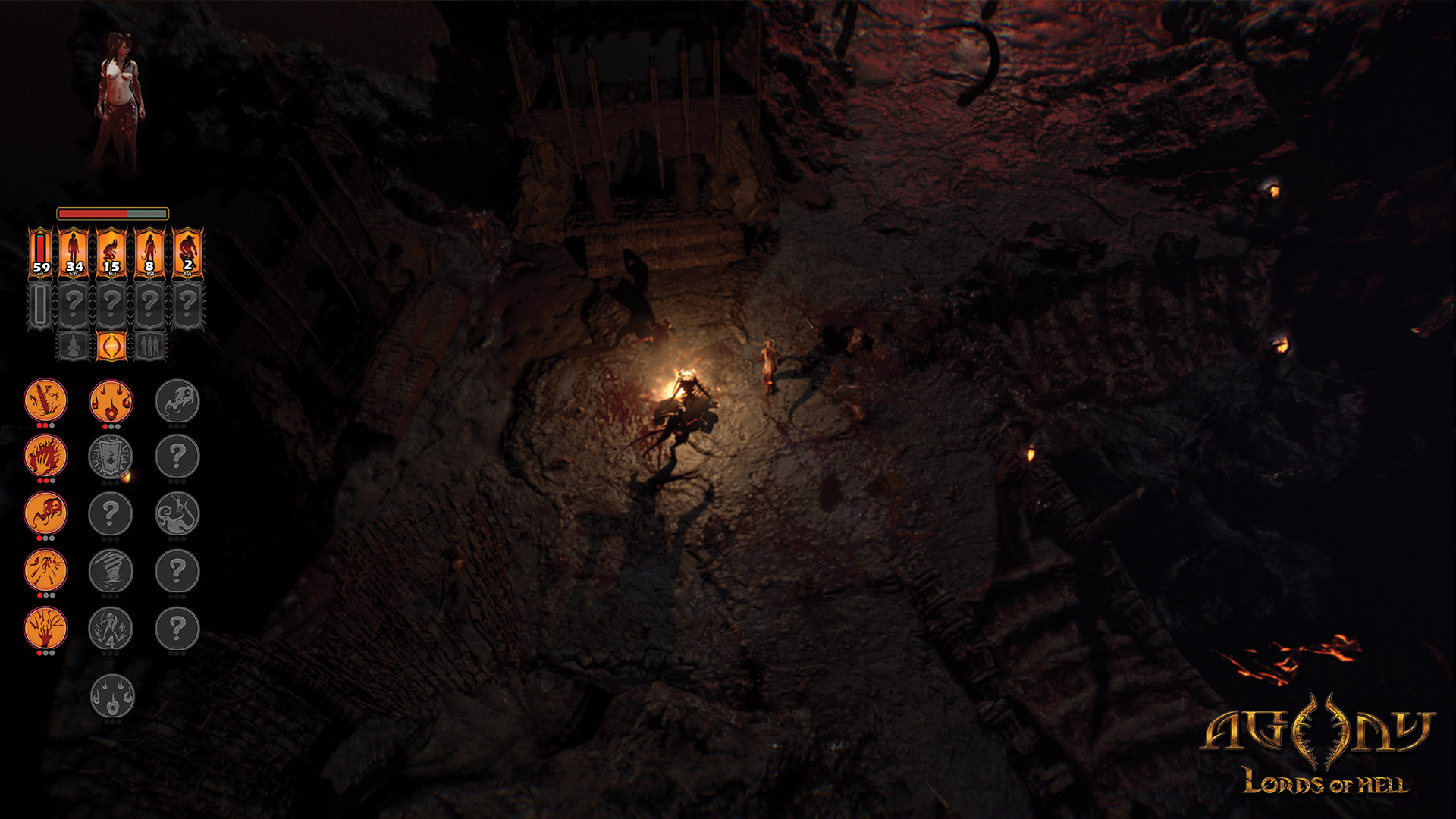Select the unit card showing 59
The height and width of the screenshot is (819, 1456).
[x=42, y=250]
